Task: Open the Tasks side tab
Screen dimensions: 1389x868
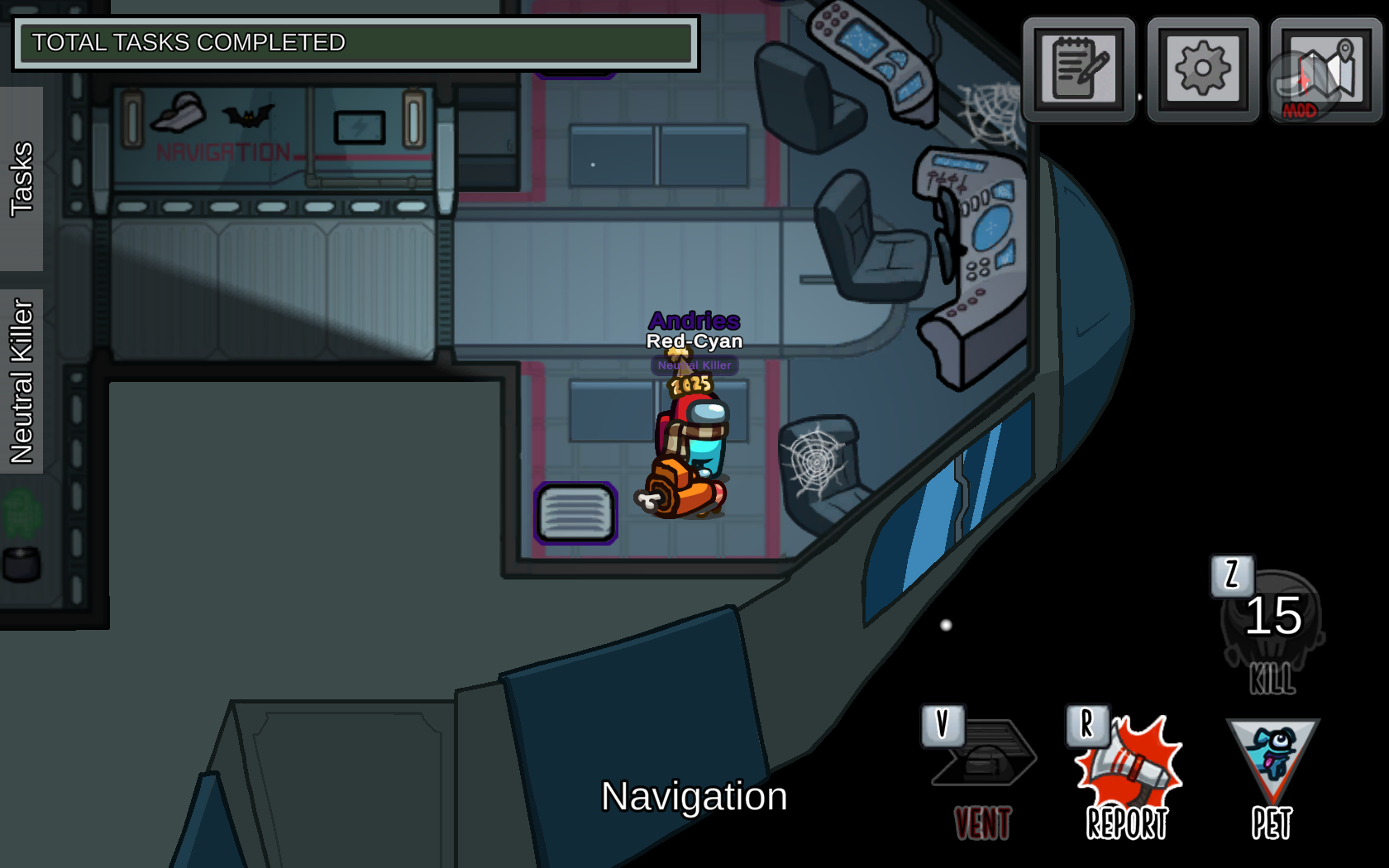Action: coord(21,179)
